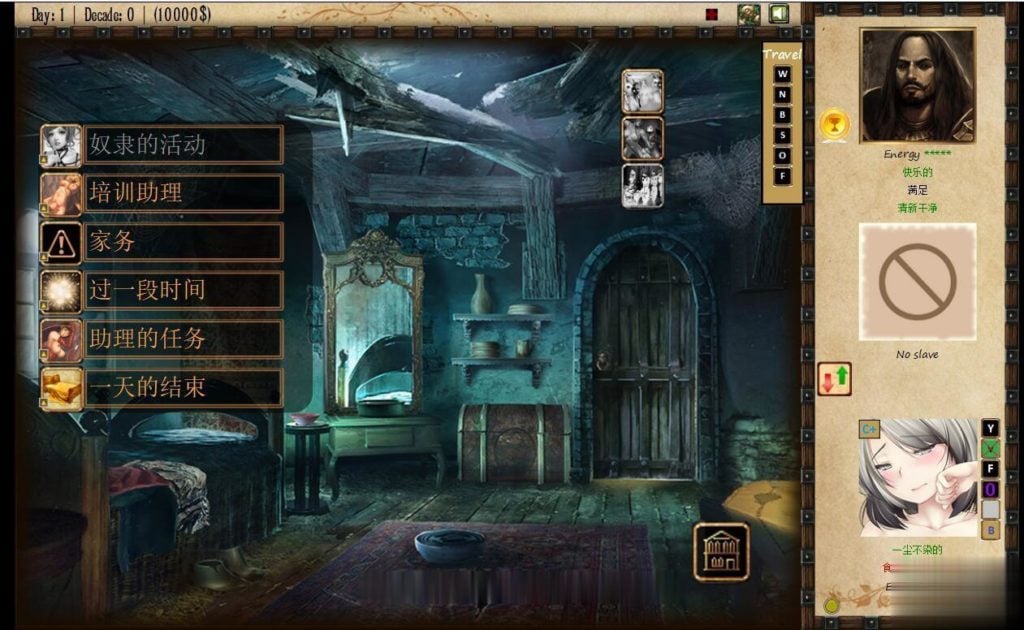Select 过一段时间 to pass time
The image size is (1024, 630).
[x=161, y=290]
